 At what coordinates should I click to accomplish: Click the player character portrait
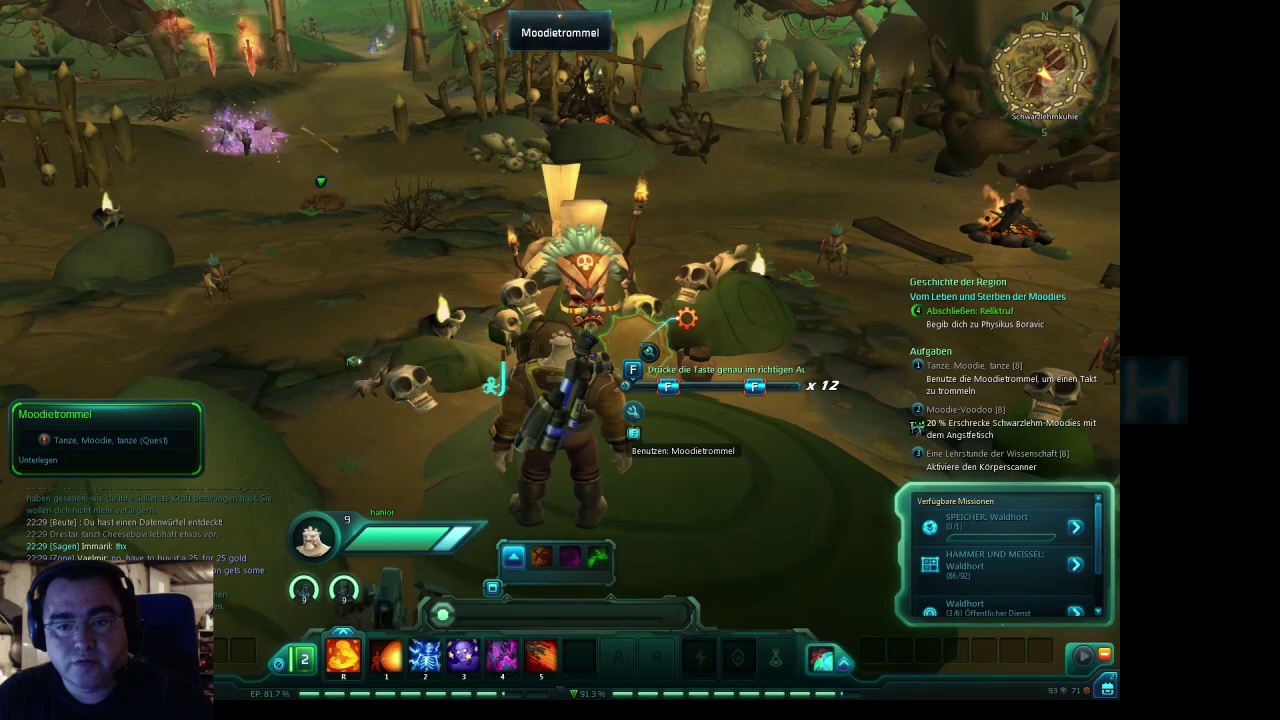pyautogui.click(x=313, y=539)
